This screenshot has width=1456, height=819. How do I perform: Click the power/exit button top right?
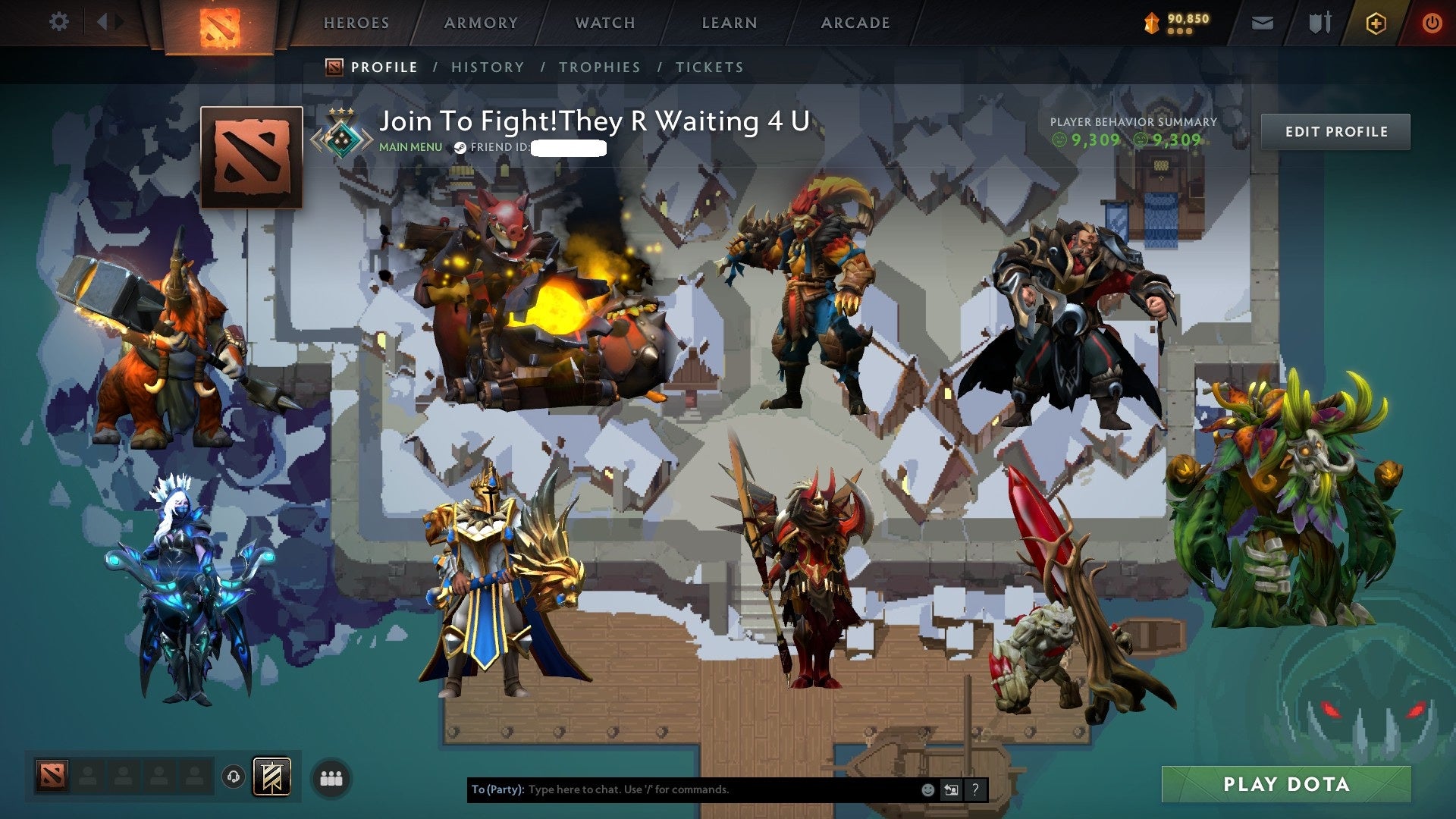click(x=1432, y=23)
